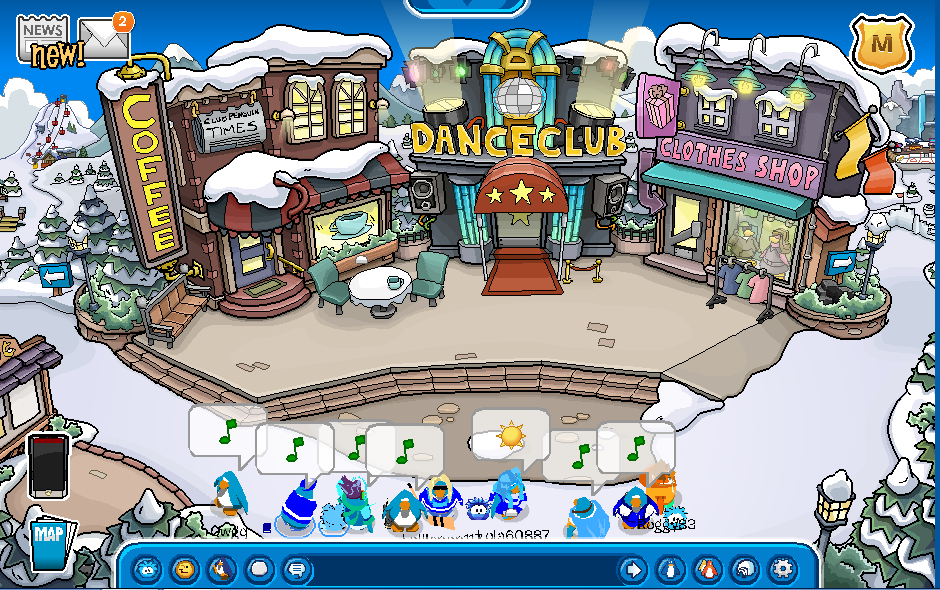Open the penguin actions menu
The image size is (940, 590).
[x=221, y=570]
